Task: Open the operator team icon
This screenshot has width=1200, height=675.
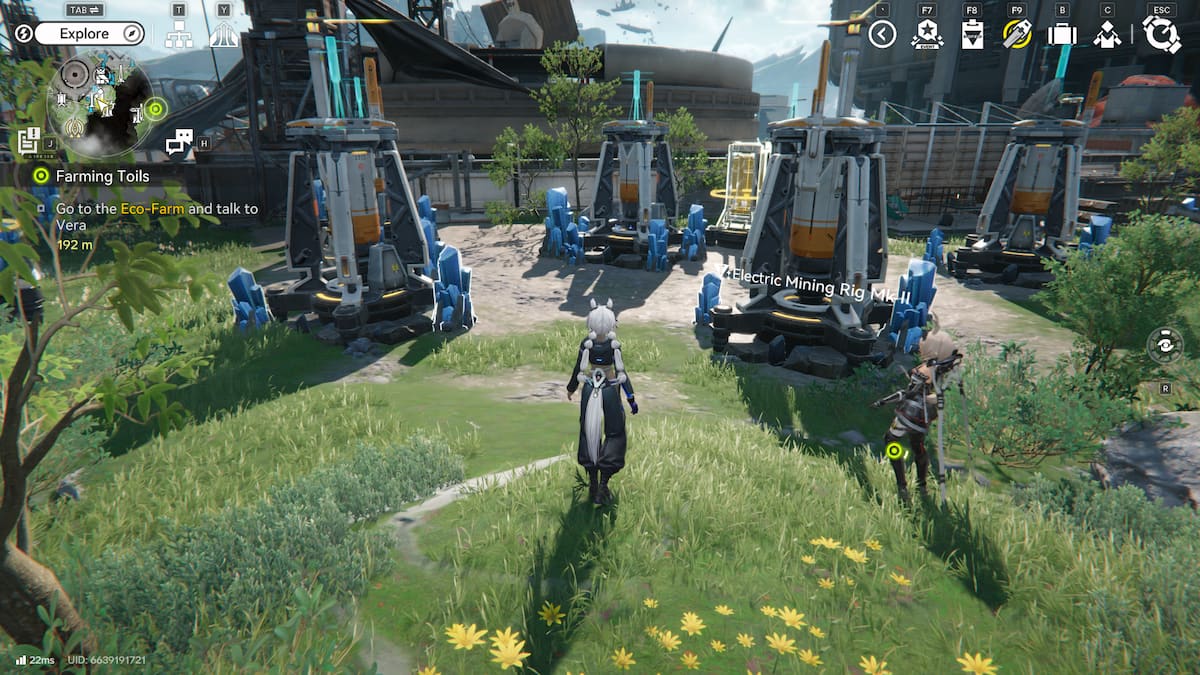Action: coord(1107,35)
